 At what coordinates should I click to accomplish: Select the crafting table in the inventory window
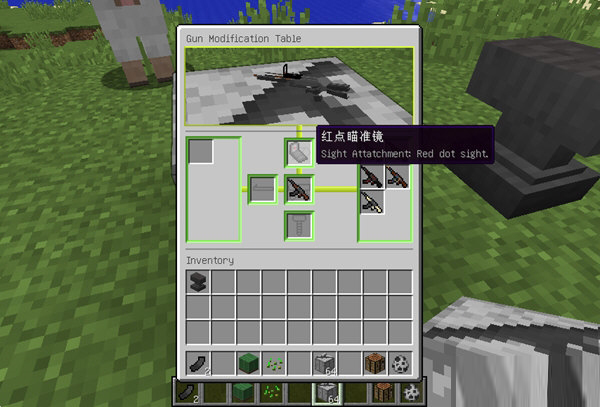click(x=374, y=363)
